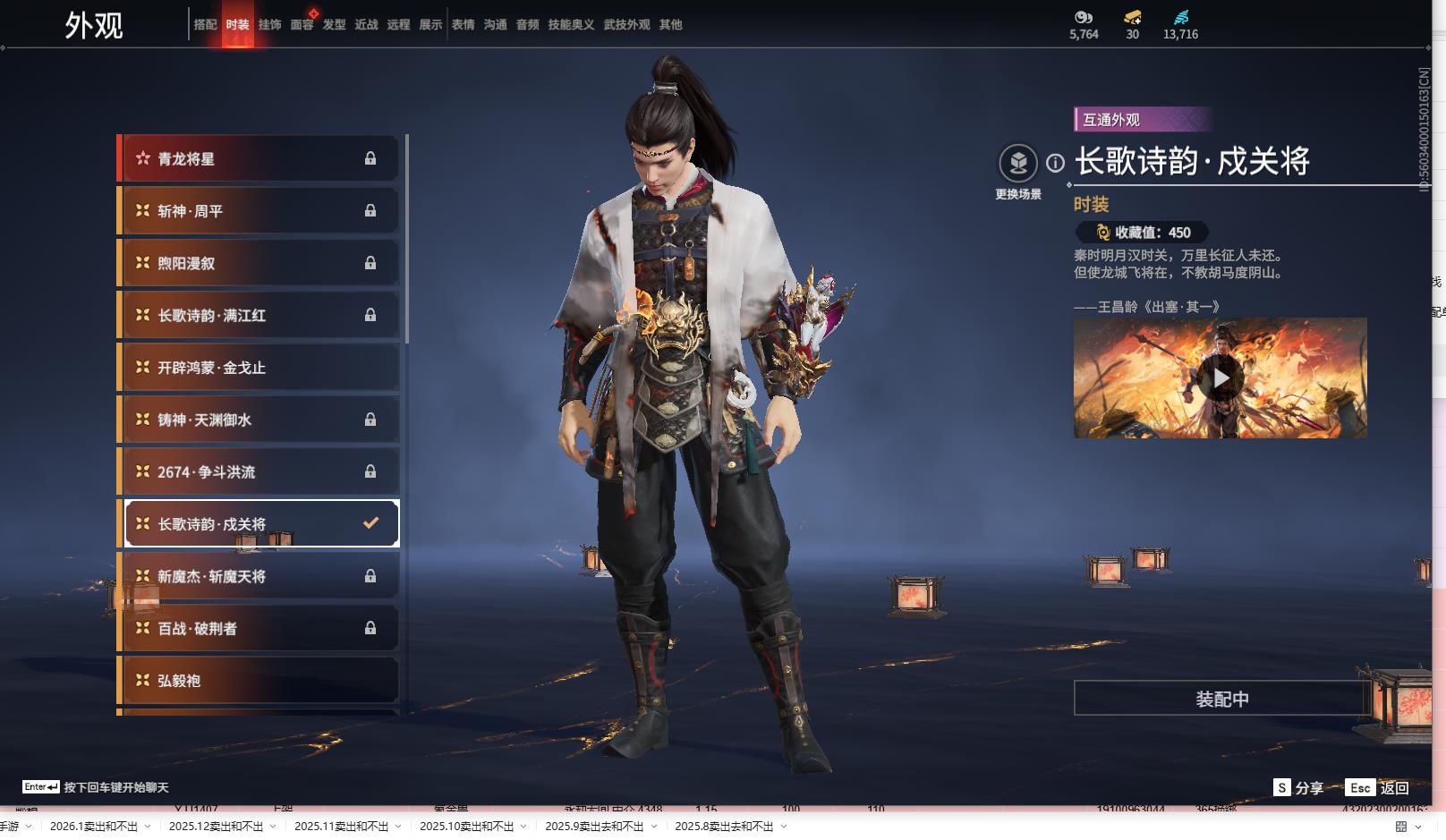
Task: Play the outfit preview video
Action: point(1221,379)
